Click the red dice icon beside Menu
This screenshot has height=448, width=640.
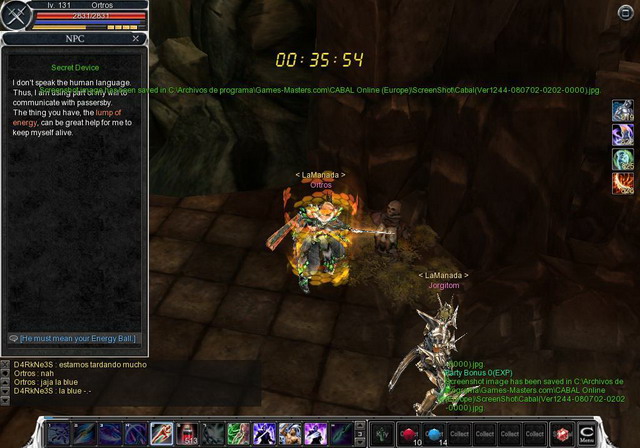click(x=562, y=434)
